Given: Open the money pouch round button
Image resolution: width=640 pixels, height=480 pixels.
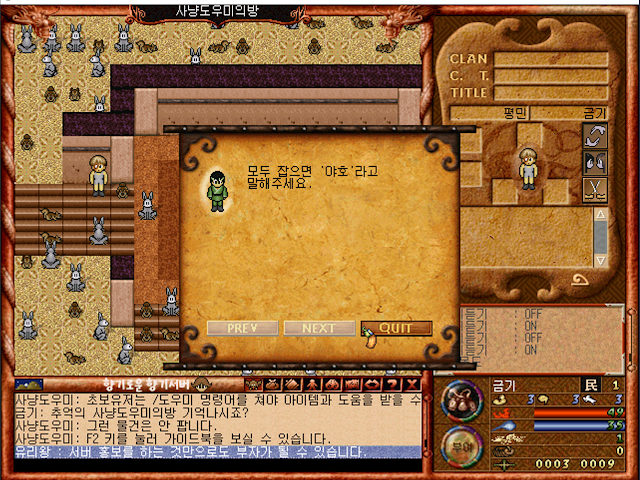Looking at the screenshot, I should point(459,397).
